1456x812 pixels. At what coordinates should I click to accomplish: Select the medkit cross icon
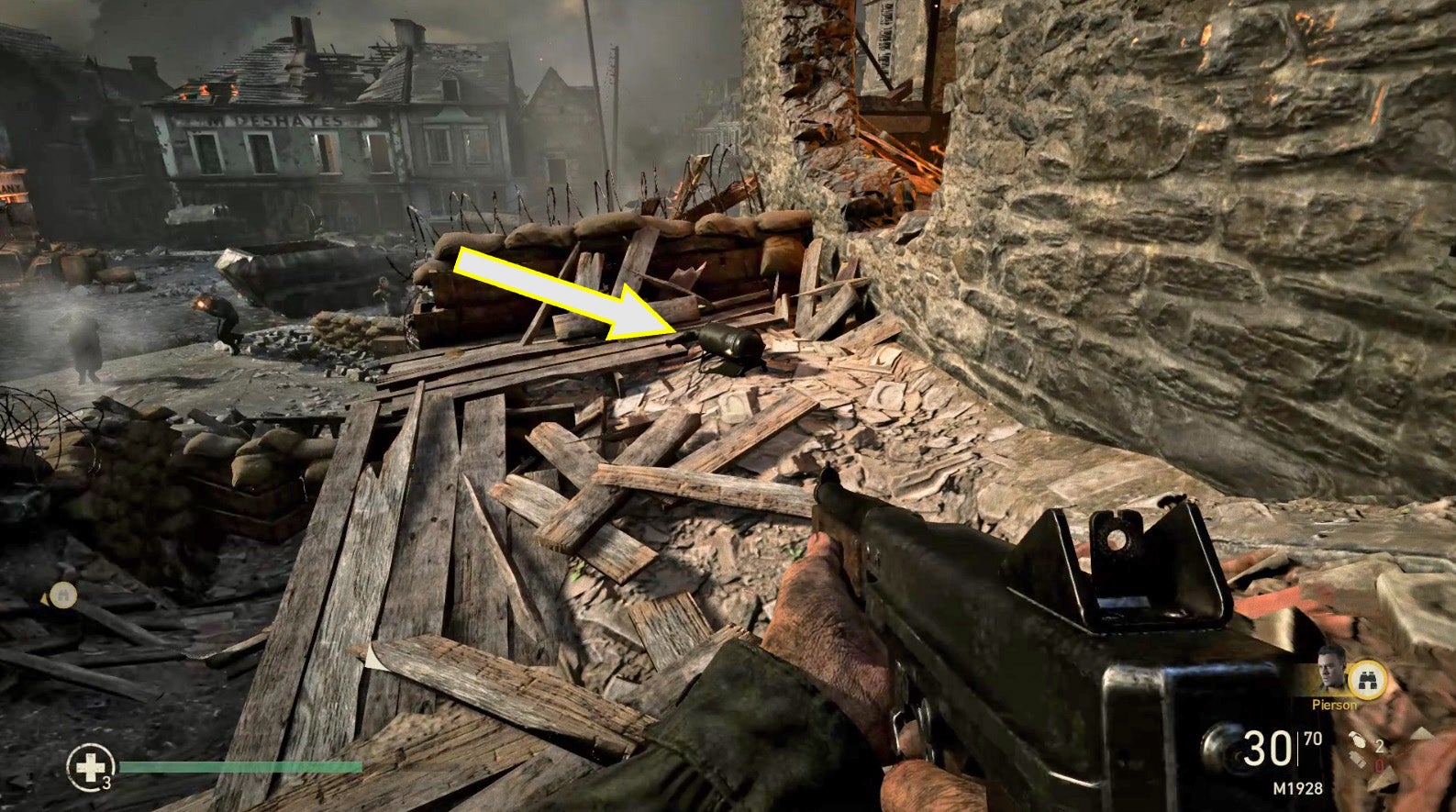[92, 766]
